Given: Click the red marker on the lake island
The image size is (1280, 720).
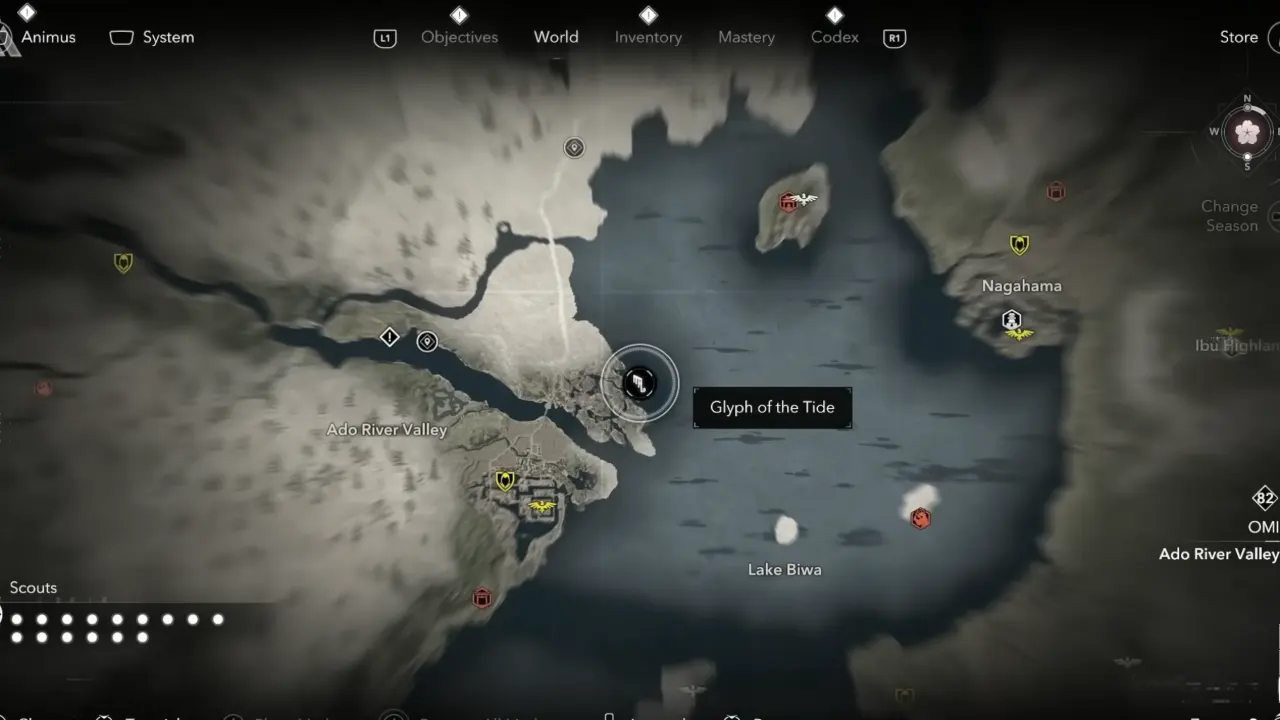Looking at the screenshot, I should point(788,203).
